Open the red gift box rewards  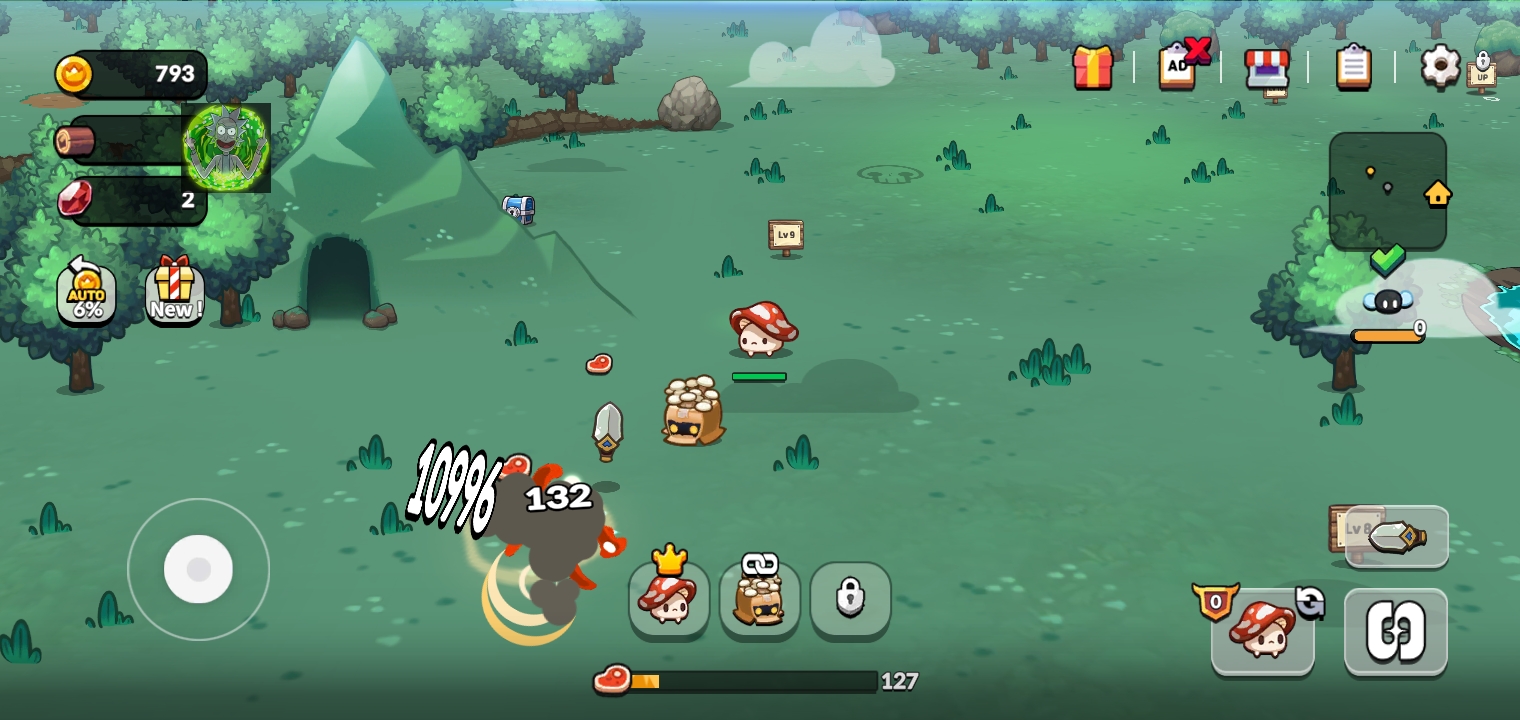(1093, 68)
